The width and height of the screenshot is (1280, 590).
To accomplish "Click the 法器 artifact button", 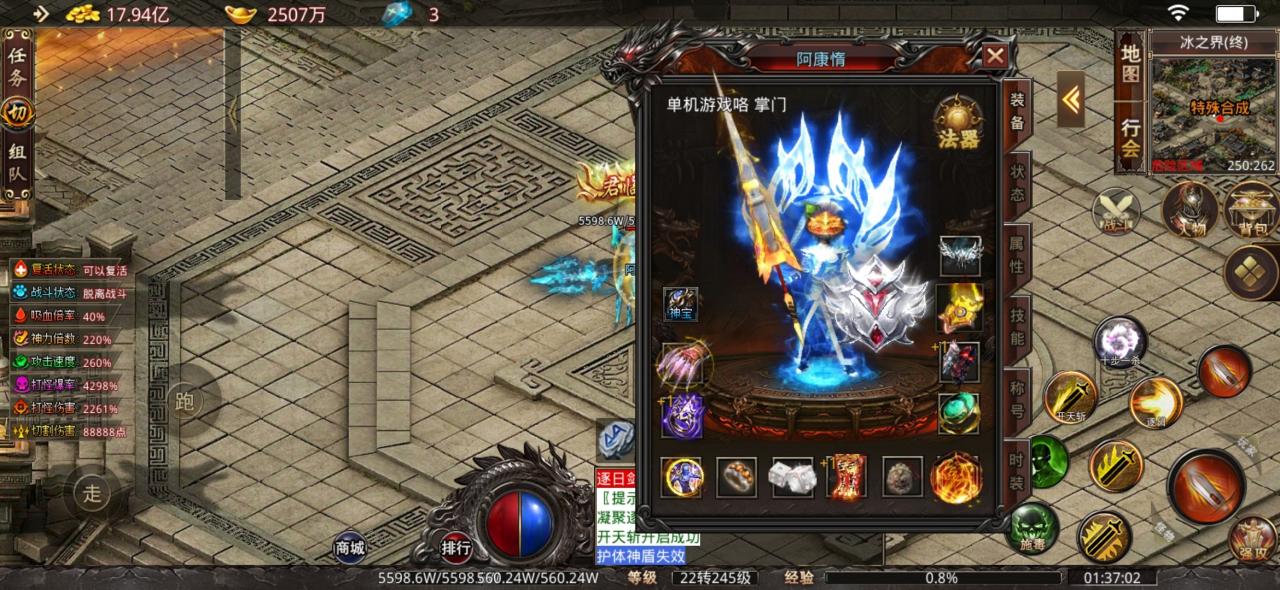I will pos(958,122).
